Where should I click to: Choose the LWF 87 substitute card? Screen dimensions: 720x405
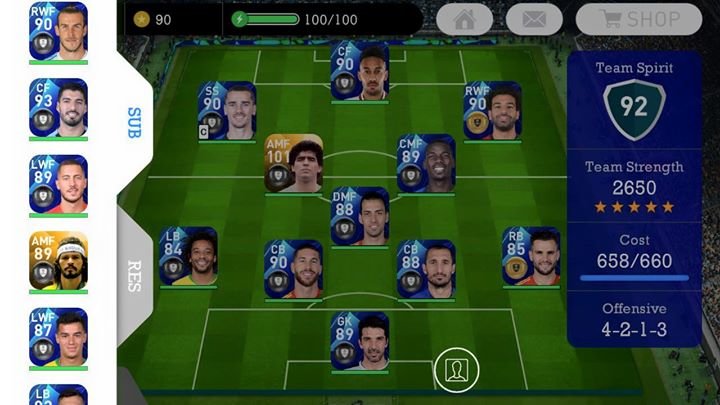[58, 337]
